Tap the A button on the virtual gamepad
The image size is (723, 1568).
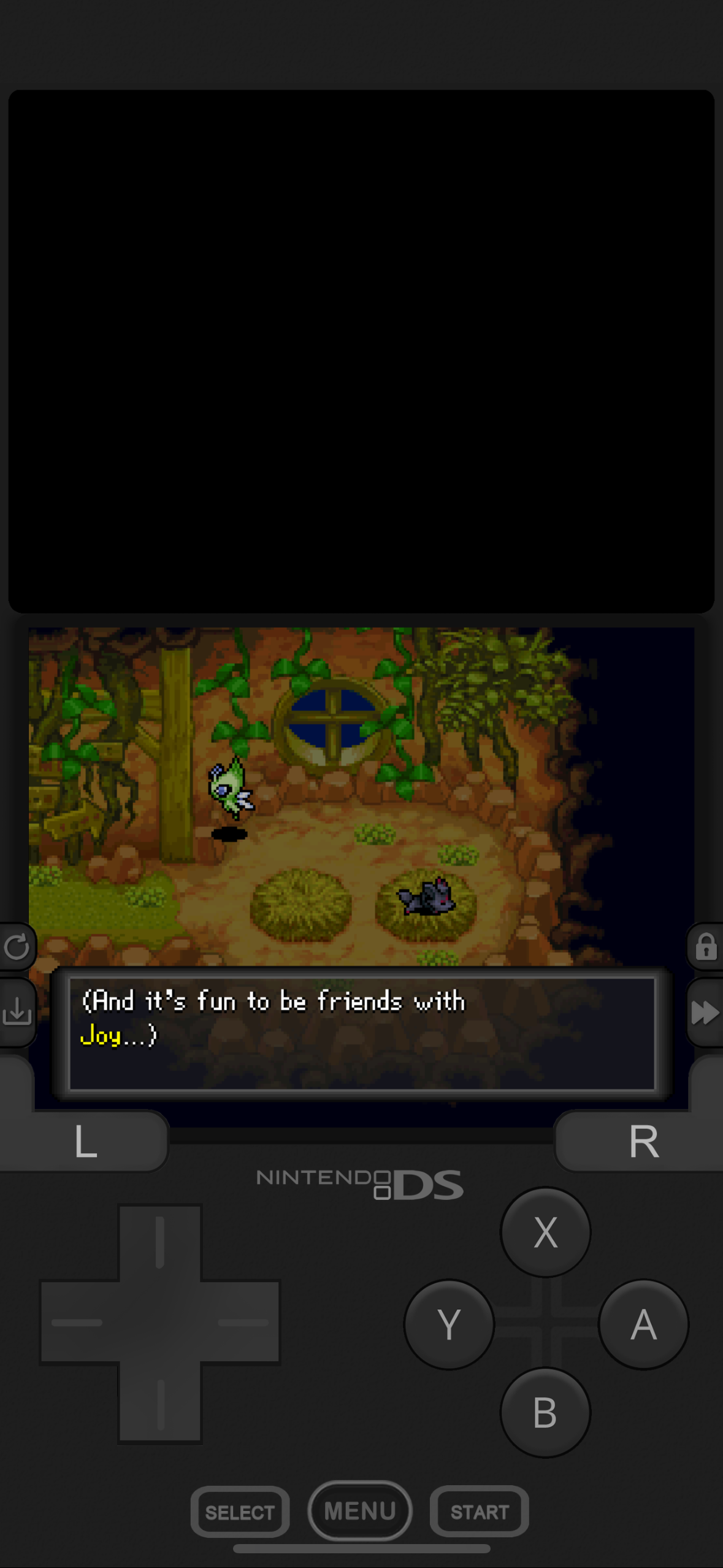pos(643,1324)
